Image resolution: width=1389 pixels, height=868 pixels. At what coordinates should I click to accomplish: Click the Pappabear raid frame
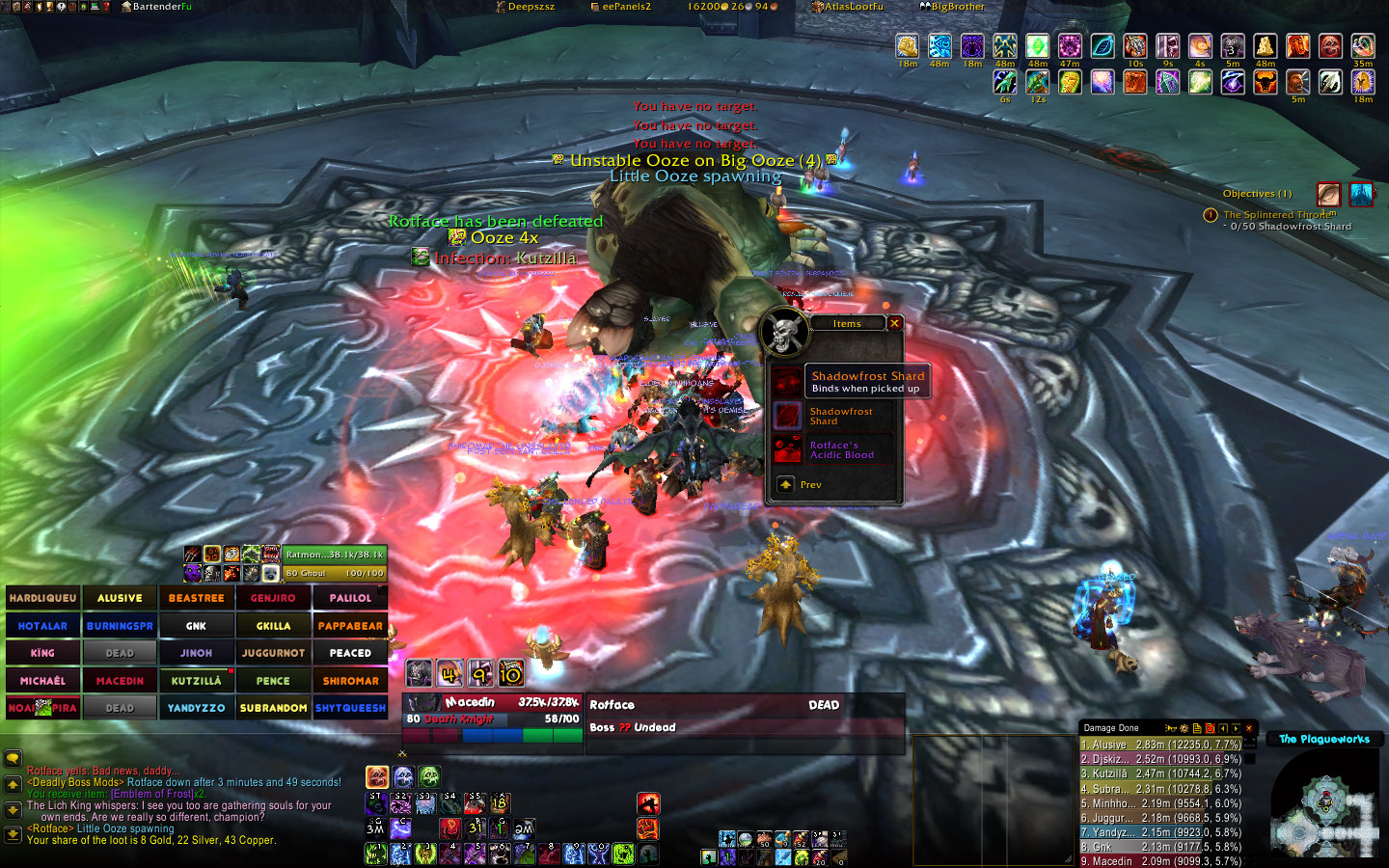click(x=350, y=626)
